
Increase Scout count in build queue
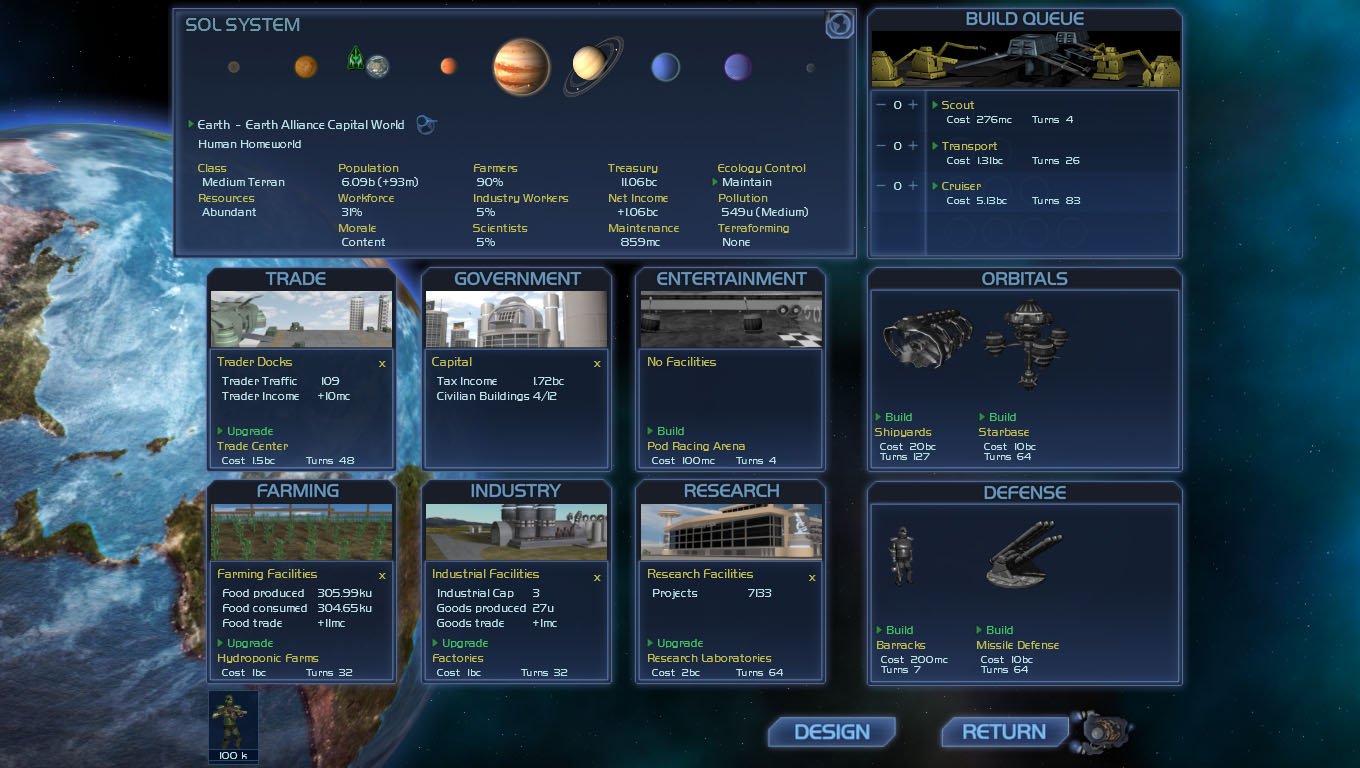(x=913, y=106)
